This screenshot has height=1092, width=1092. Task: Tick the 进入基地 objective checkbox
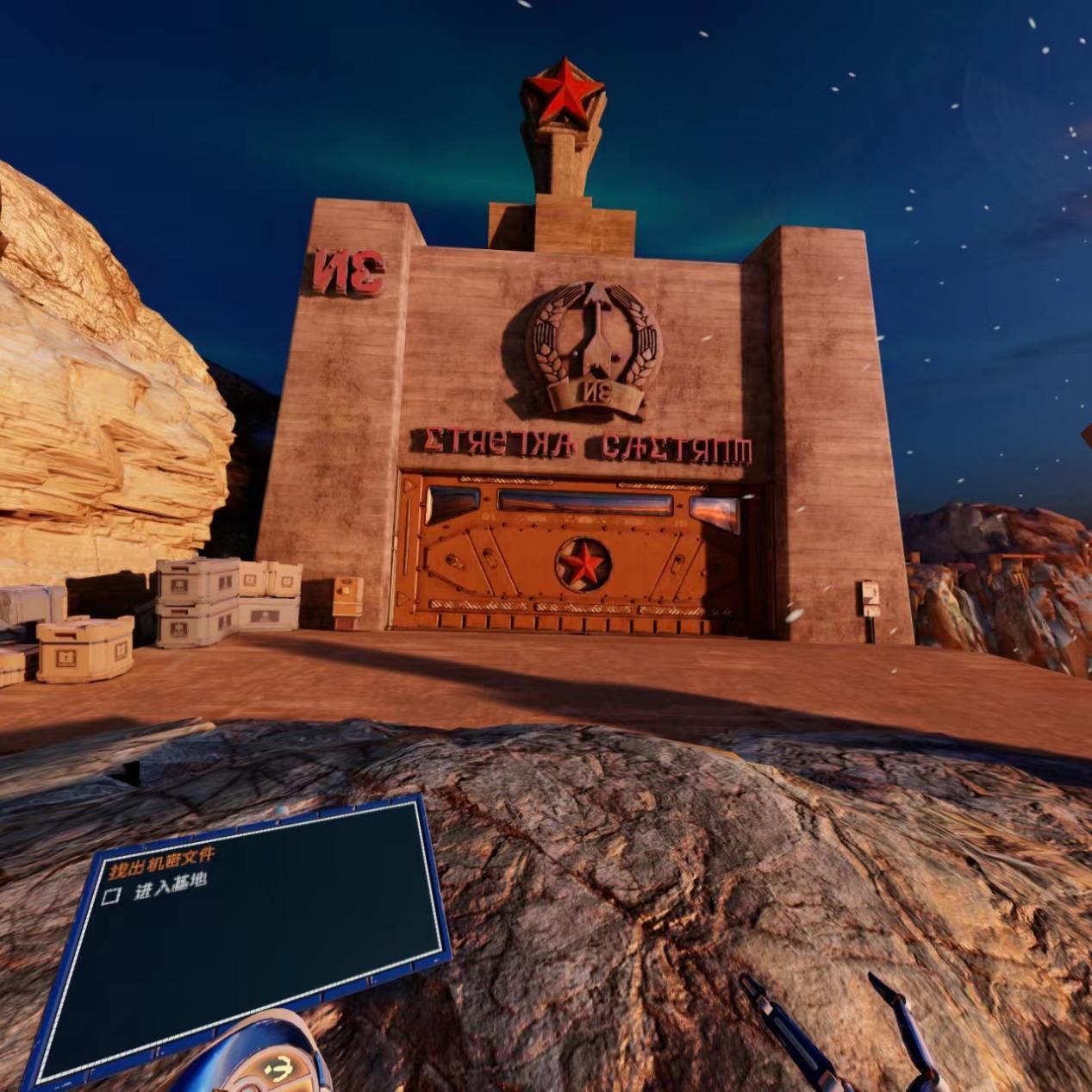[111, 896]
